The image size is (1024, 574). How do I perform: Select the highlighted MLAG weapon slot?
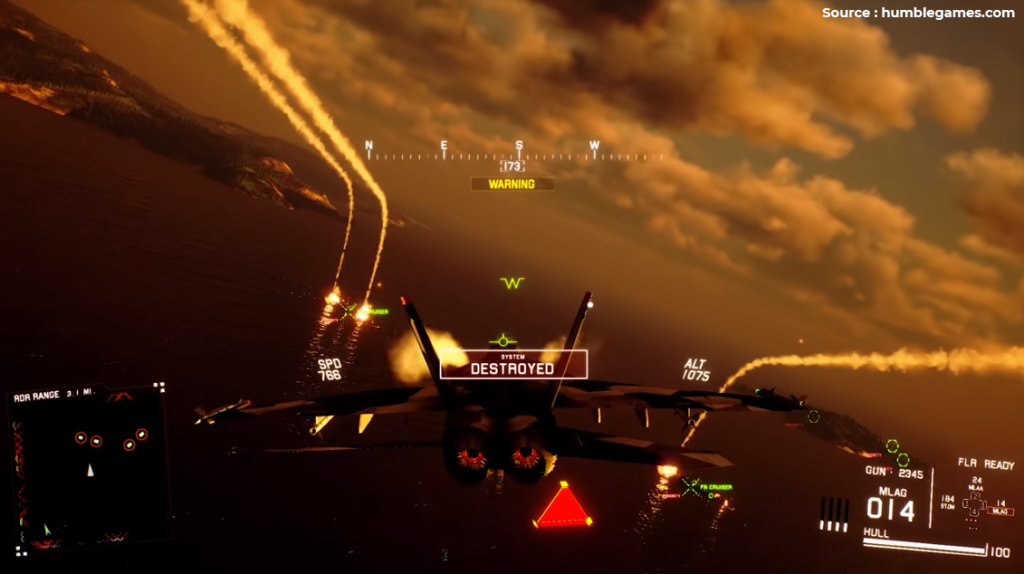(x=1000, y=511)
